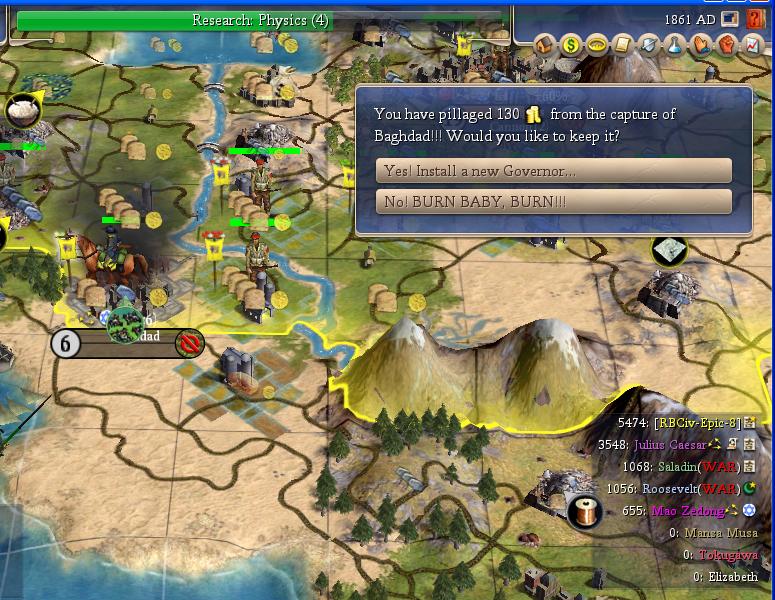Screen dimensions: 775x600
Task: Open the Military Advisor helmet icon
Action: point(649,44)
